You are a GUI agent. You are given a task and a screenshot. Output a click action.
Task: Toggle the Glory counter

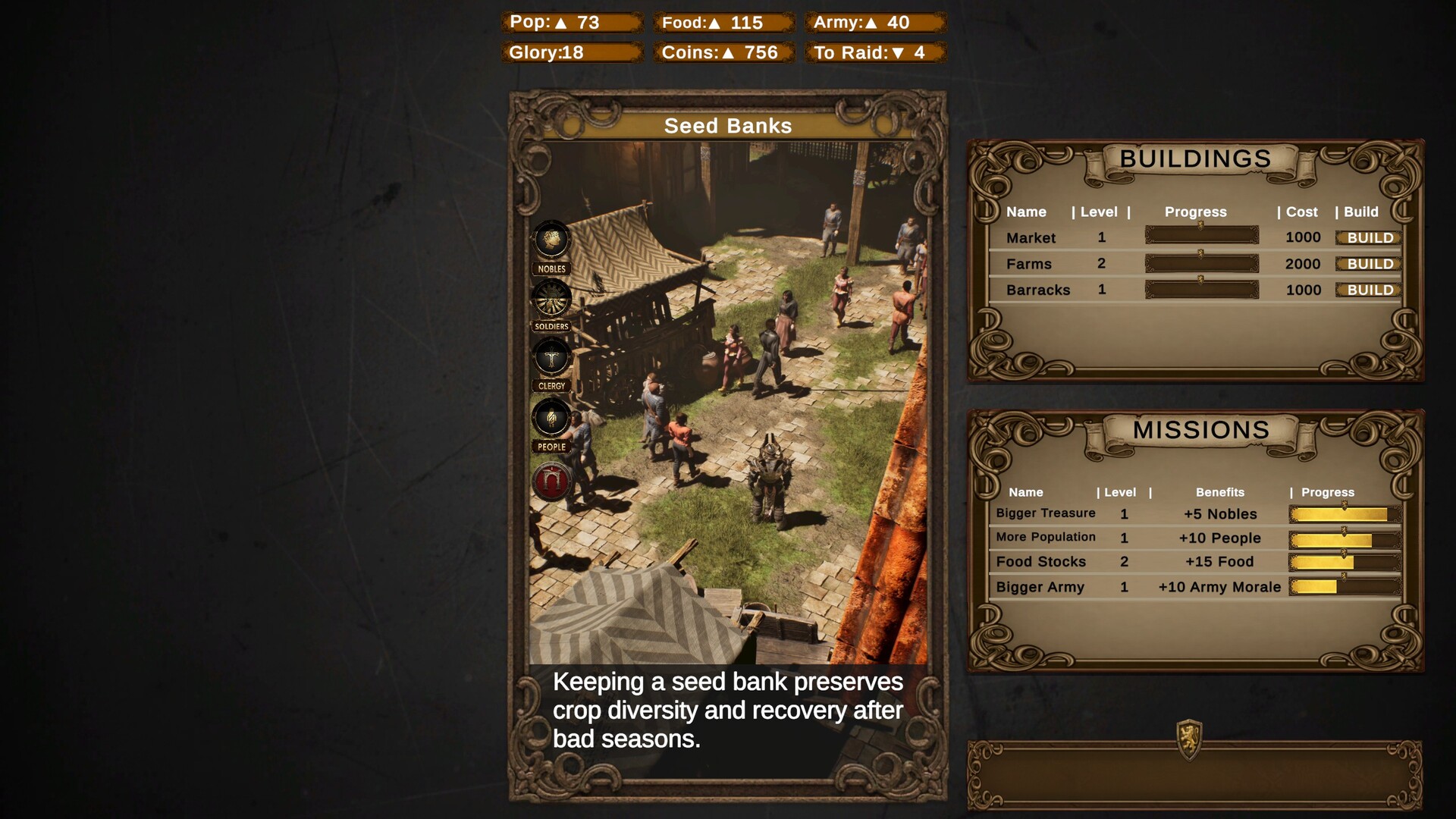(571, 53)
